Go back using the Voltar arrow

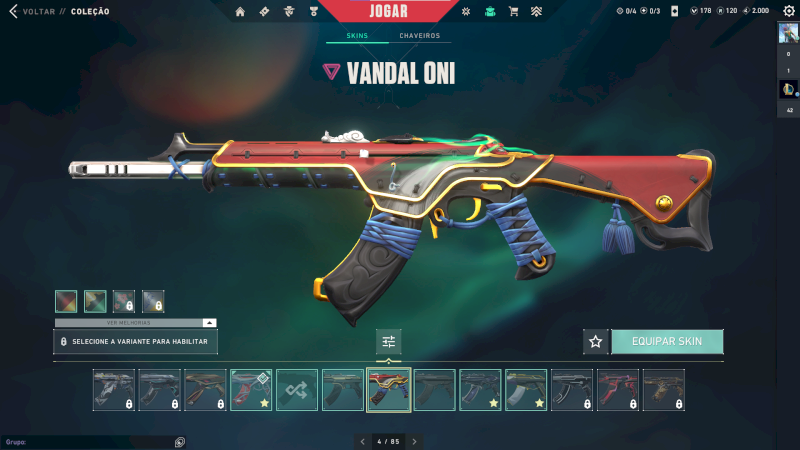pos(12,11)
